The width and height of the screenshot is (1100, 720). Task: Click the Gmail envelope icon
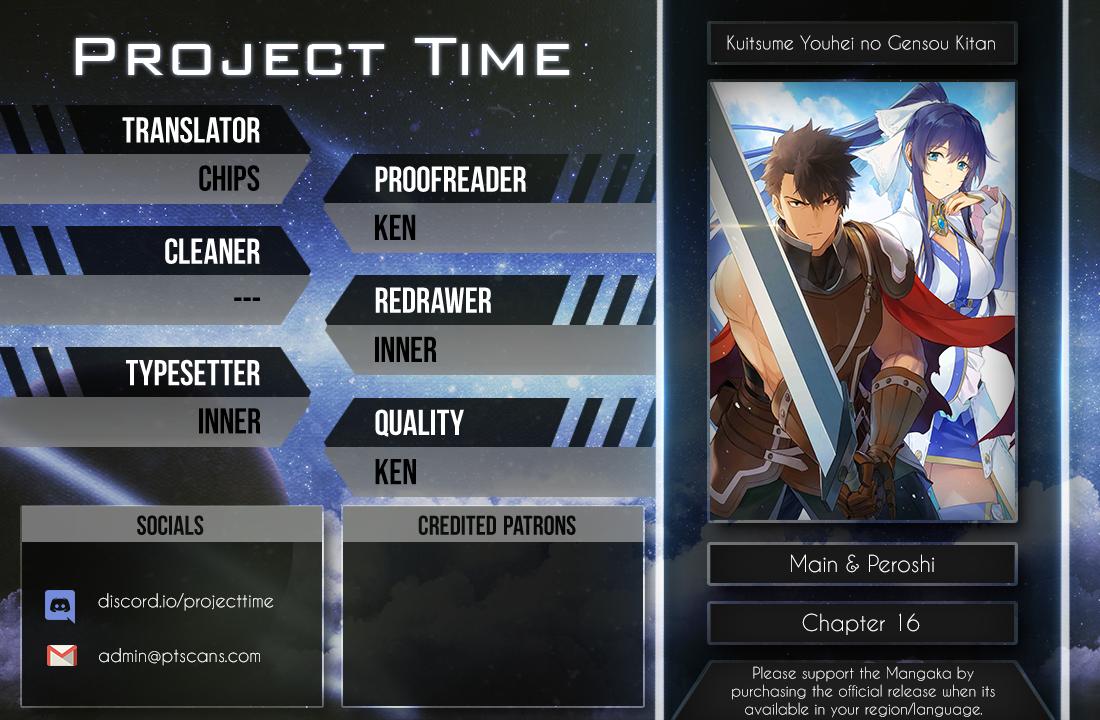click(x=61, y=656)
